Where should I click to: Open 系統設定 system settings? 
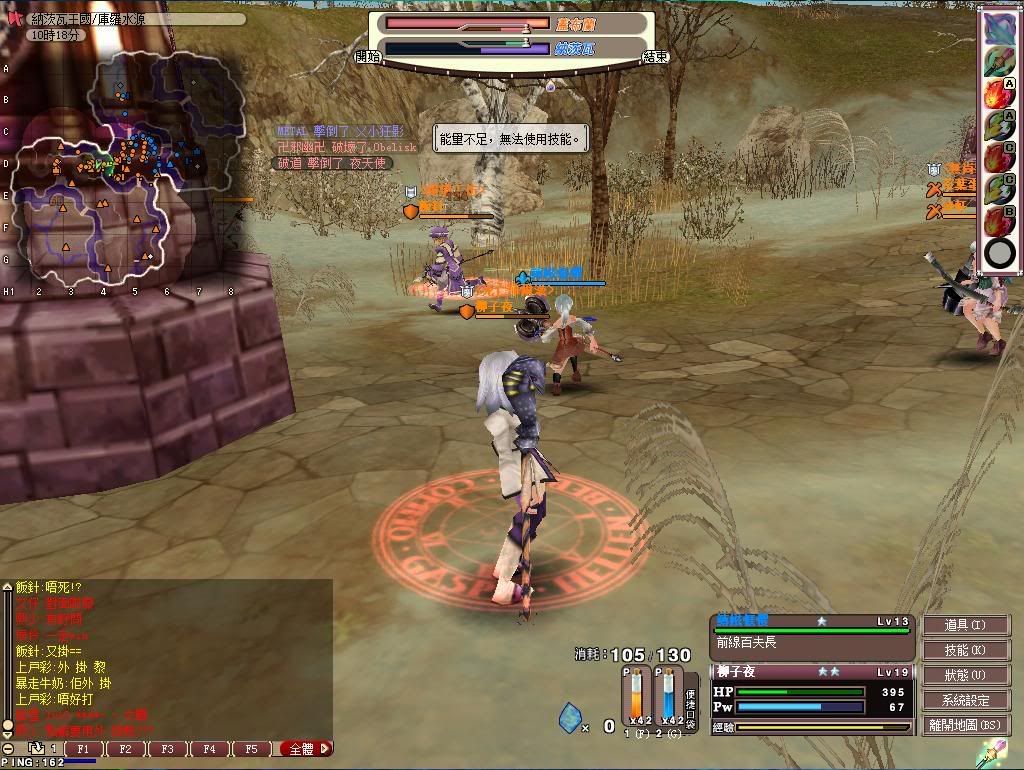click(x=964, y=700)
